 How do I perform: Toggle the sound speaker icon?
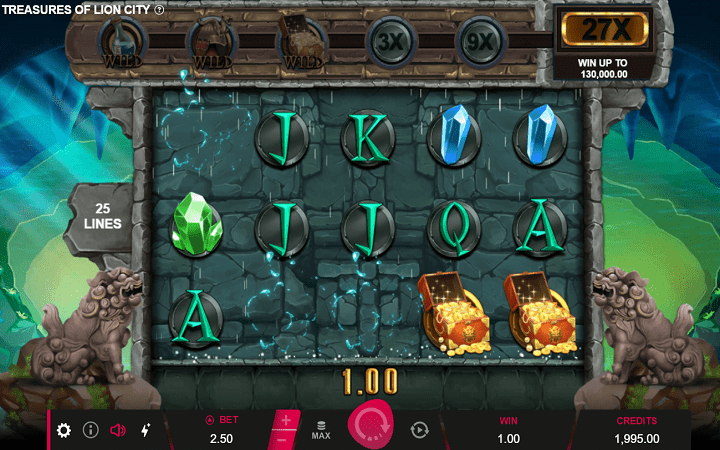click(x=117, y=430)
